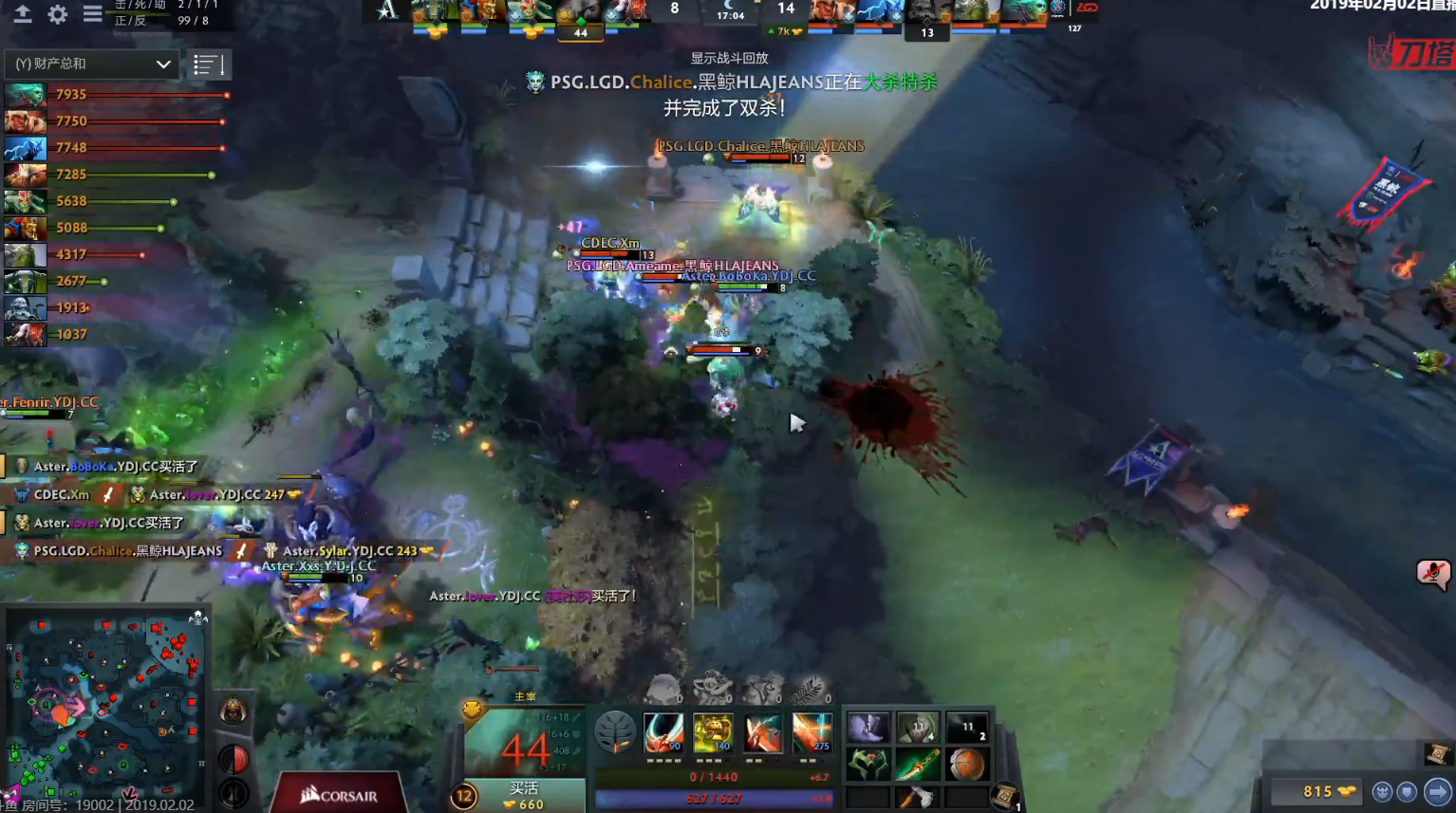Select the green dagger item slot
This screenshot has width=1456, height=813.
point(917,765)
